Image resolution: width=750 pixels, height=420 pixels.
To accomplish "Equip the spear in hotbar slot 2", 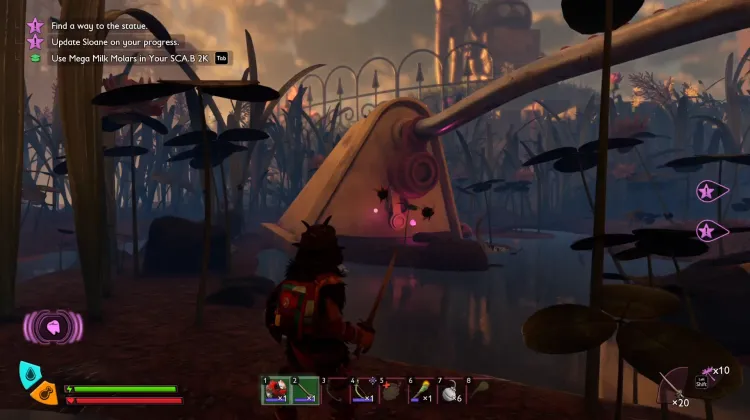I will [x=305, y=390].
